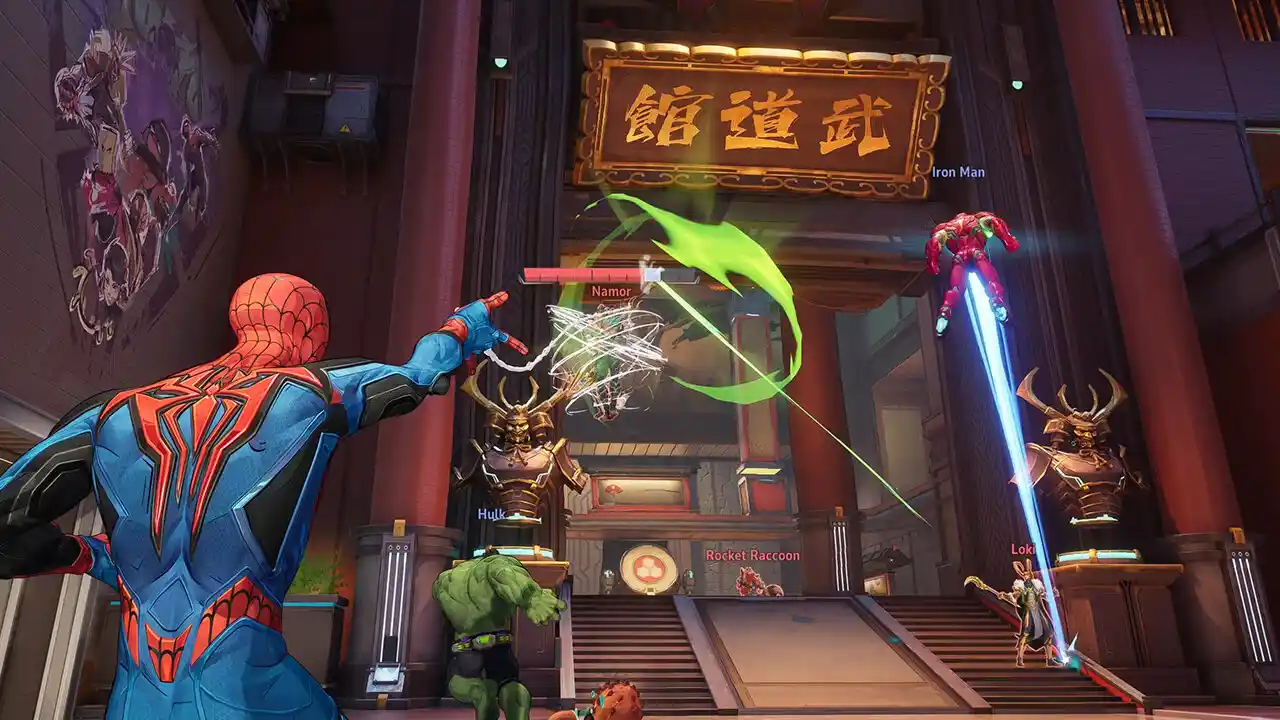Image resolution: width=1280 pixels, height=720 pixels.
Task: Click the gold-framed dojo signboard
Action: tap(762, 110)
